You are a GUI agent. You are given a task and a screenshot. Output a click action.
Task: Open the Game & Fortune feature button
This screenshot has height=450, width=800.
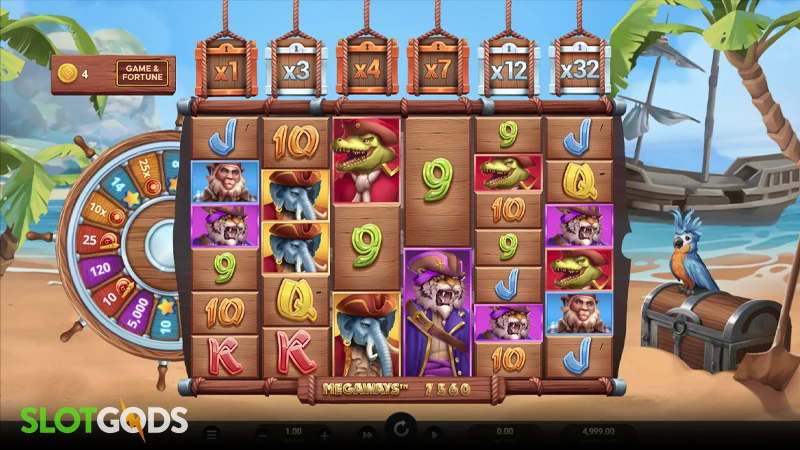click(142, 73)
